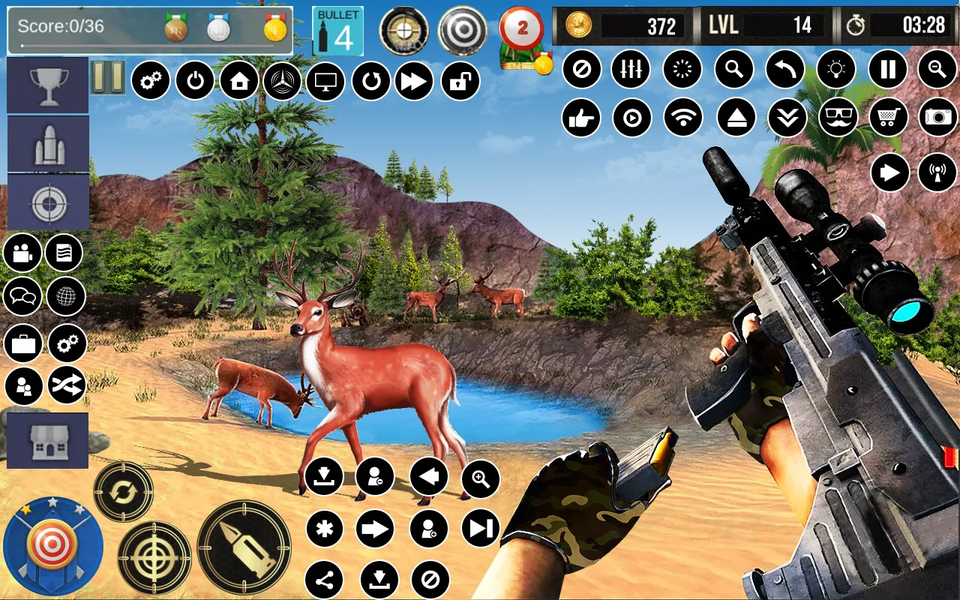Open the shop house tile
The width and height of the screenshot is (960, 600).
coord(48,441)
